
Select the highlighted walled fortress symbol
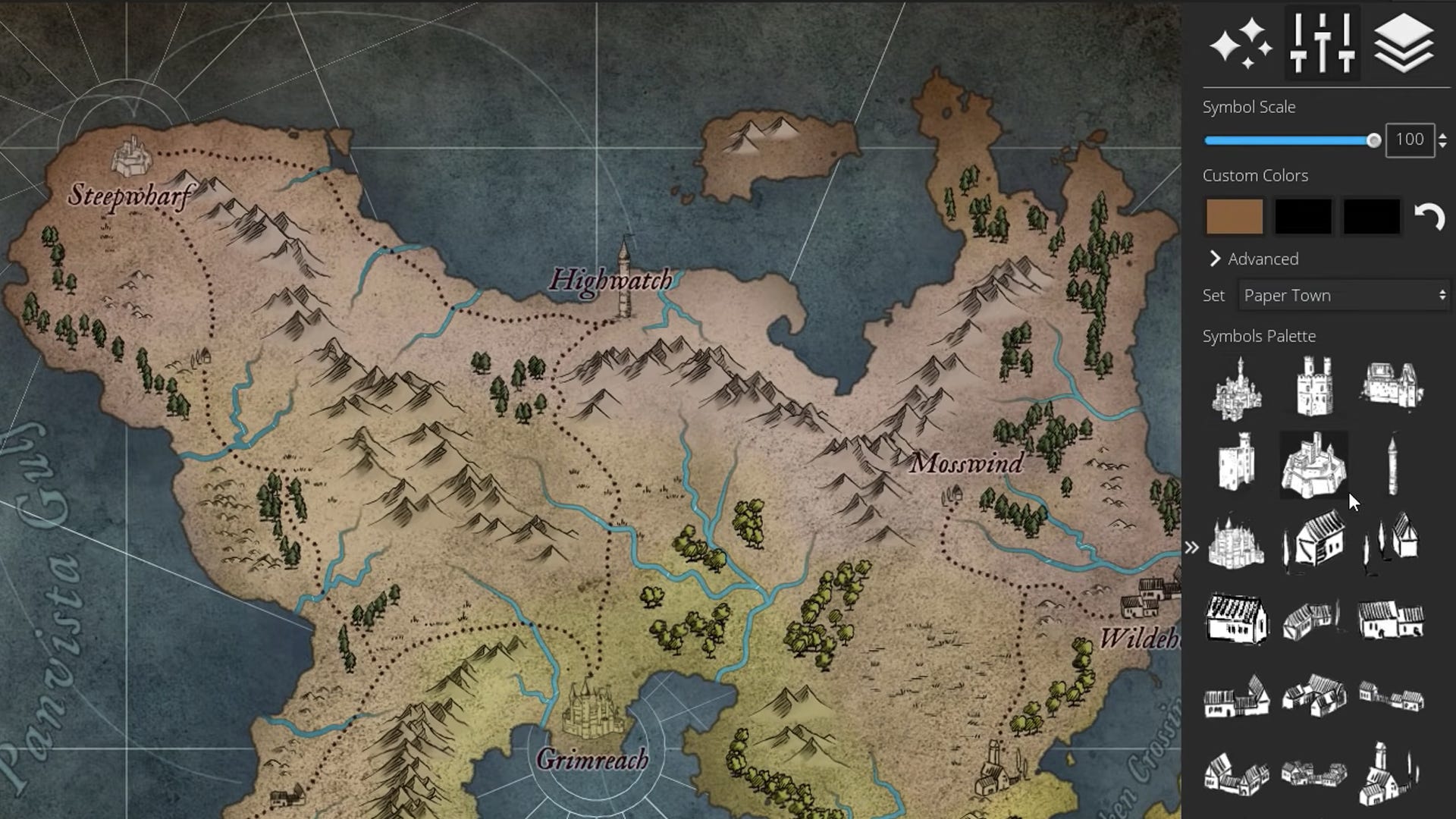coord(1314,465)
